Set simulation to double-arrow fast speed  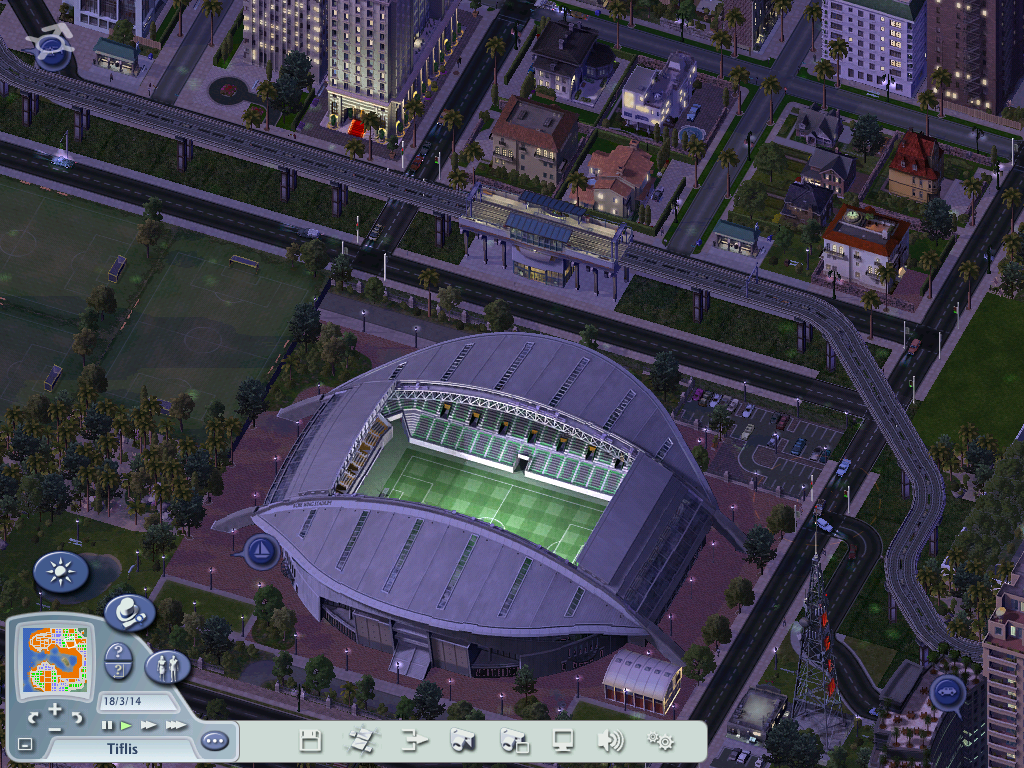point(149,725)
